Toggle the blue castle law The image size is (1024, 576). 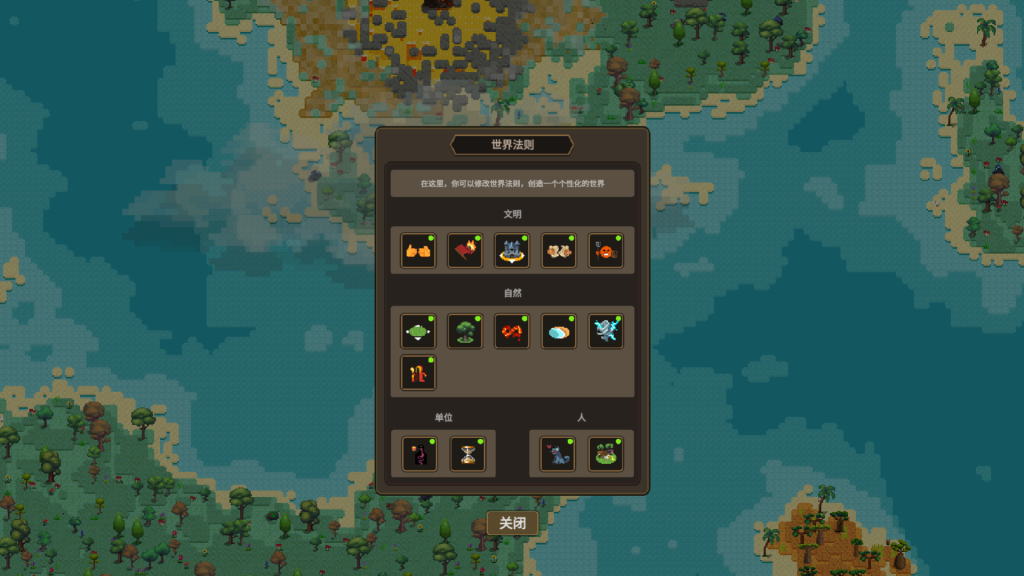coord(512,251)
